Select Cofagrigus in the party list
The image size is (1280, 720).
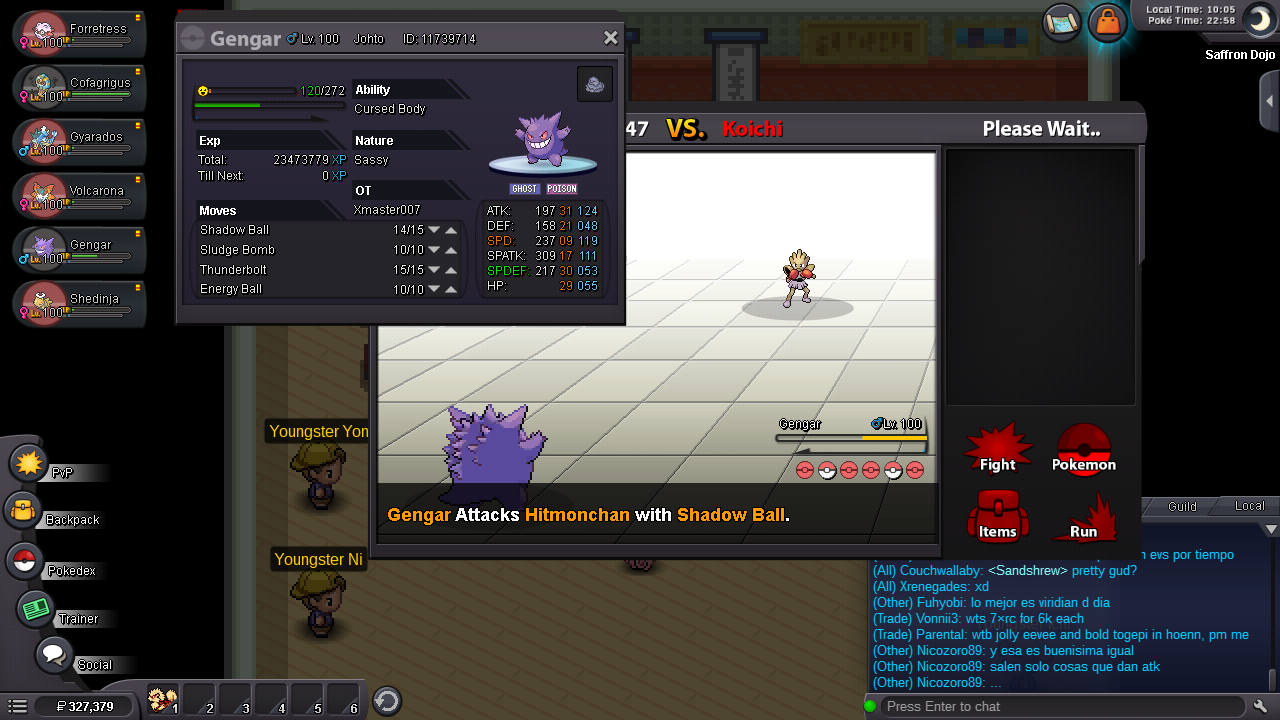pyautogui.click(x=80, y=88)
